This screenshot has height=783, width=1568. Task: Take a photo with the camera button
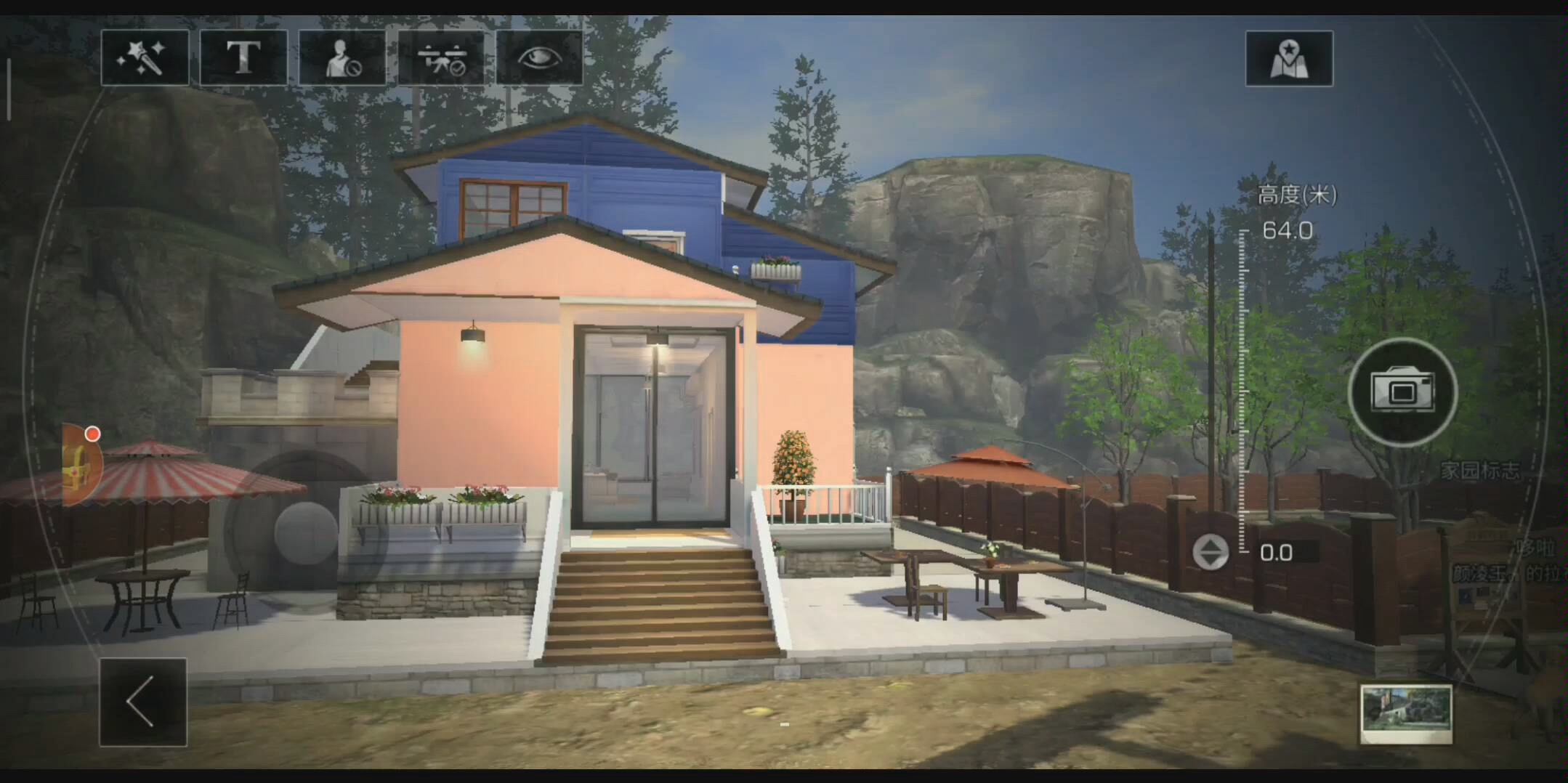(1402, 392)
